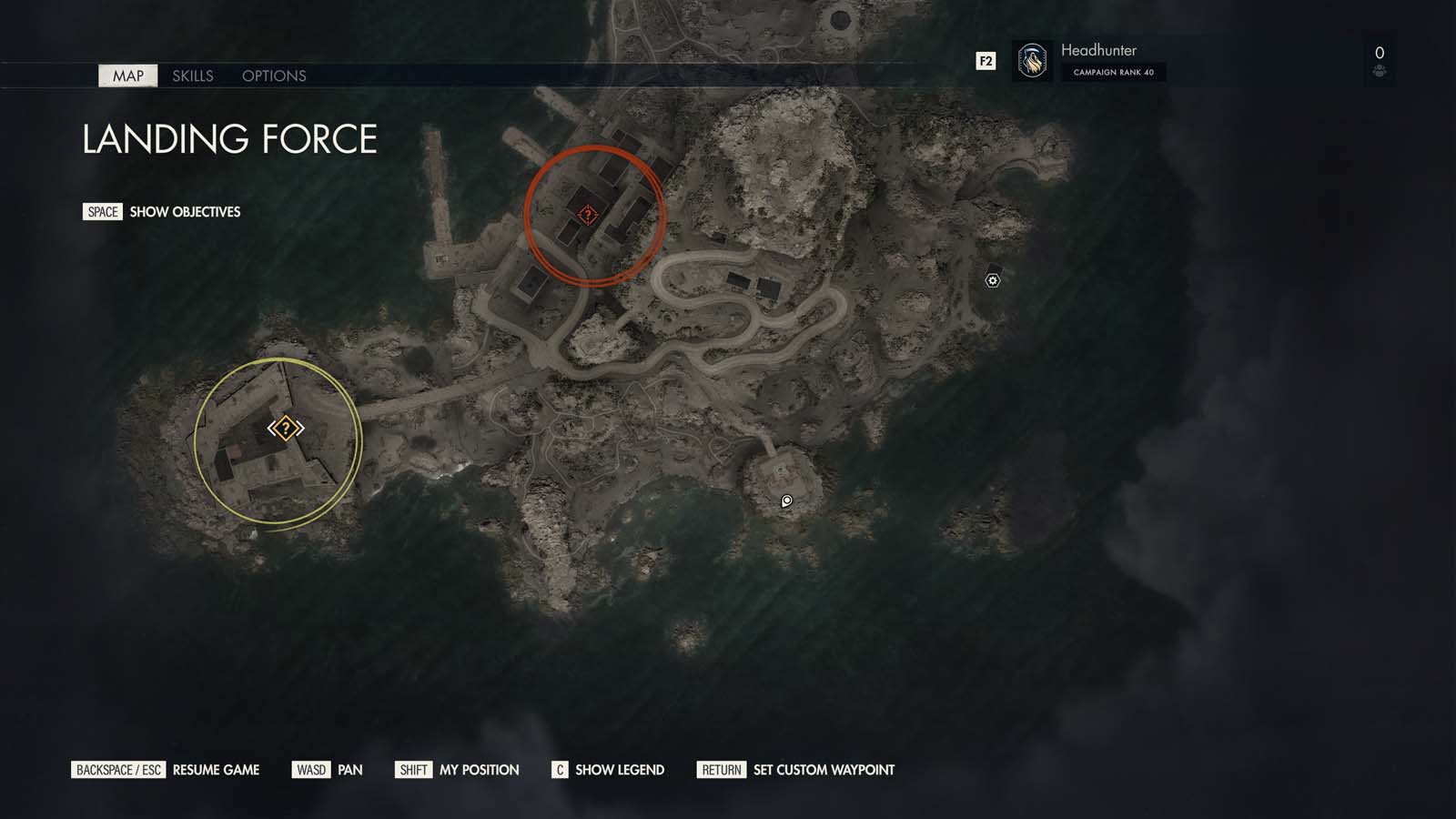Select the custom waypoint pin marker
The width and height of the screenshot is (1456, 819).
click(x=785, y=500)
